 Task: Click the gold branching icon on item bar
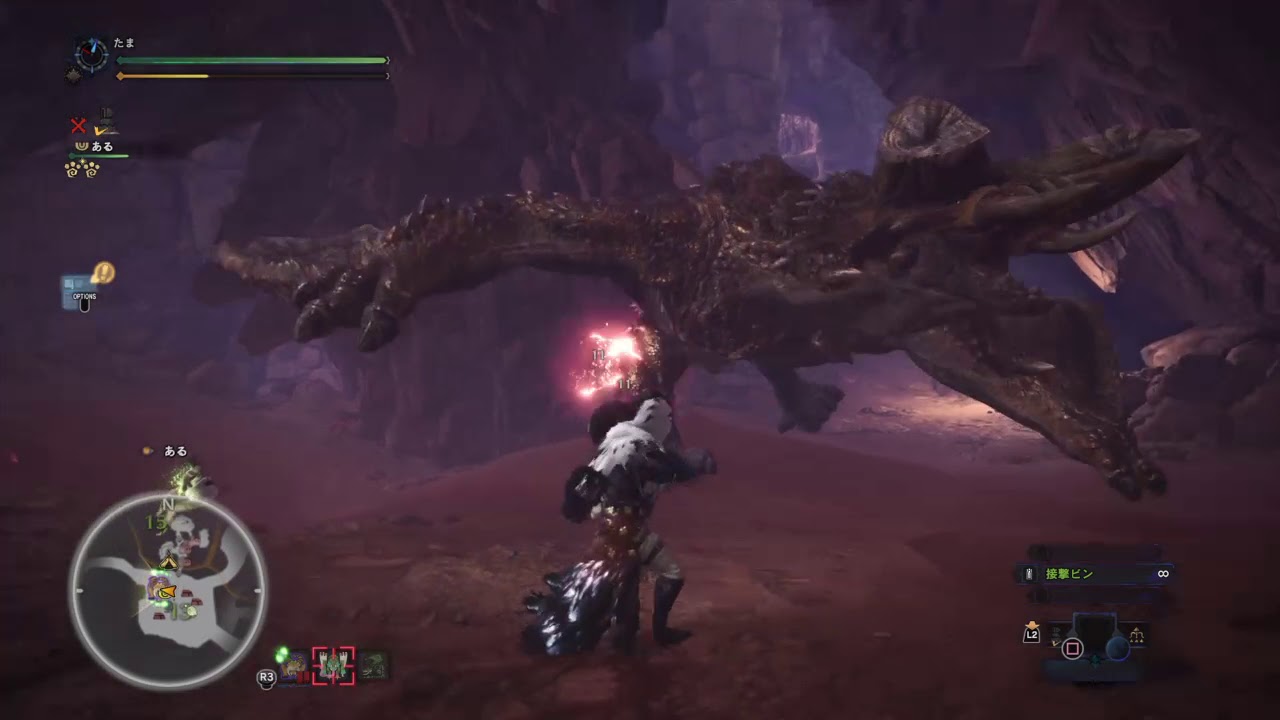coord(1137,635)
